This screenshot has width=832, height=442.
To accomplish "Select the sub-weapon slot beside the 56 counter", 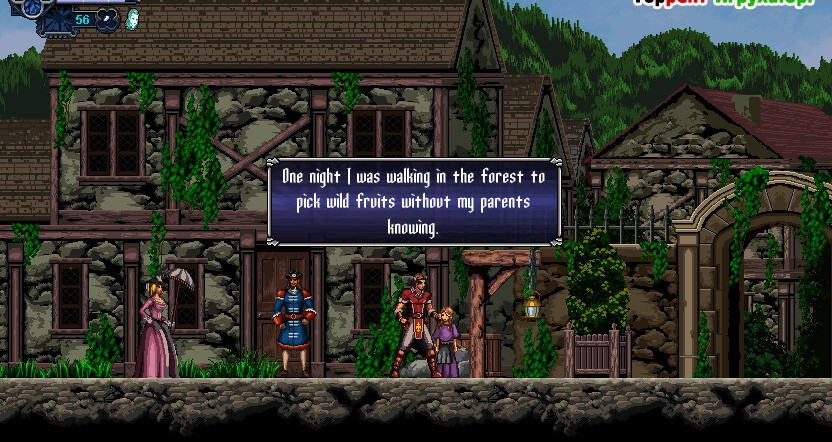I will pyautogui.click(x=108, y=19).
